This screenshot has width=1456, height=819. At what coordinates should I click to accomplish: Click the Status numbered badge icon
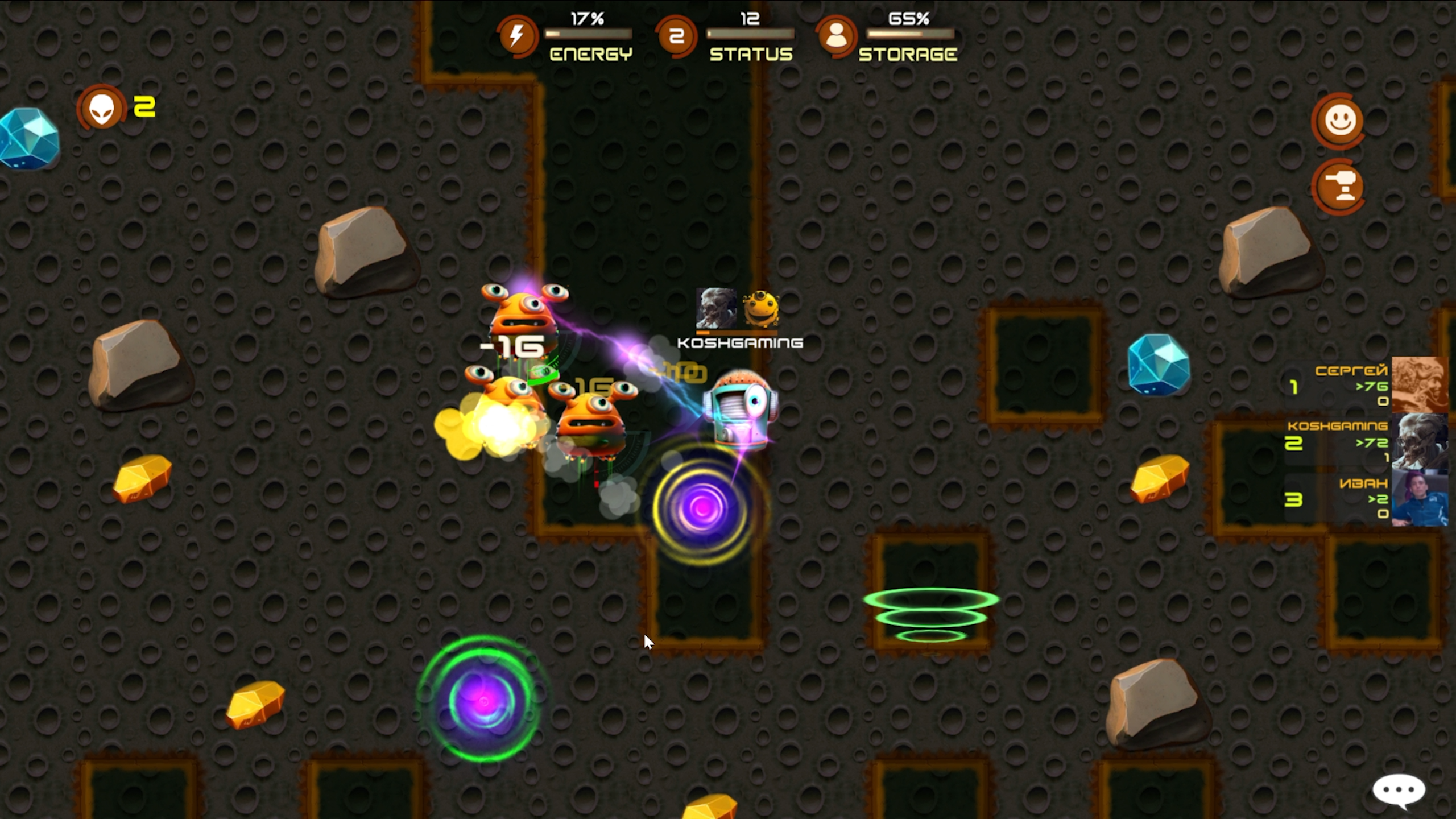[x=677, y=35]
